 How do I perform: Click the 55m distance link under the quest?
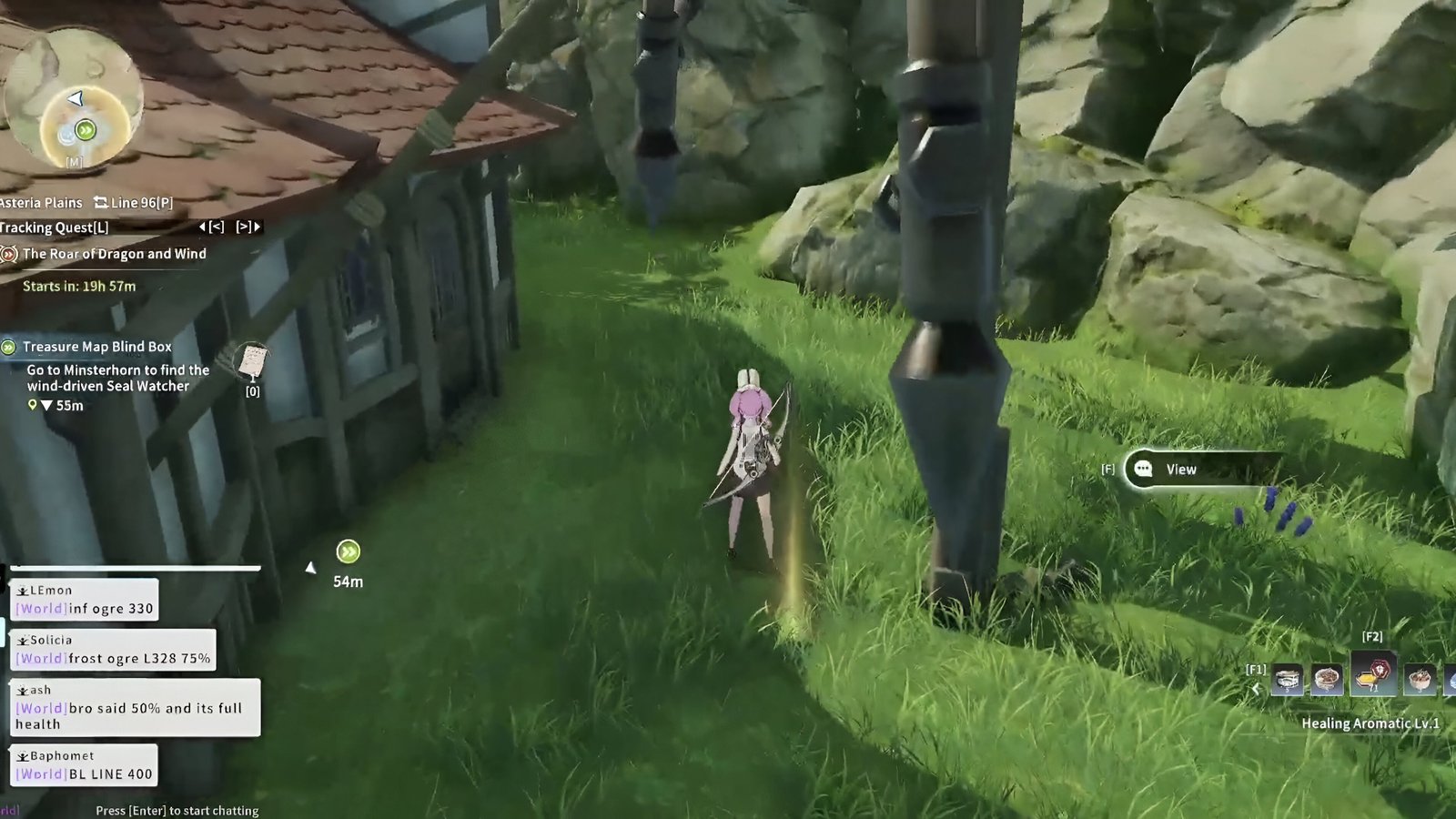click(68, 406)
